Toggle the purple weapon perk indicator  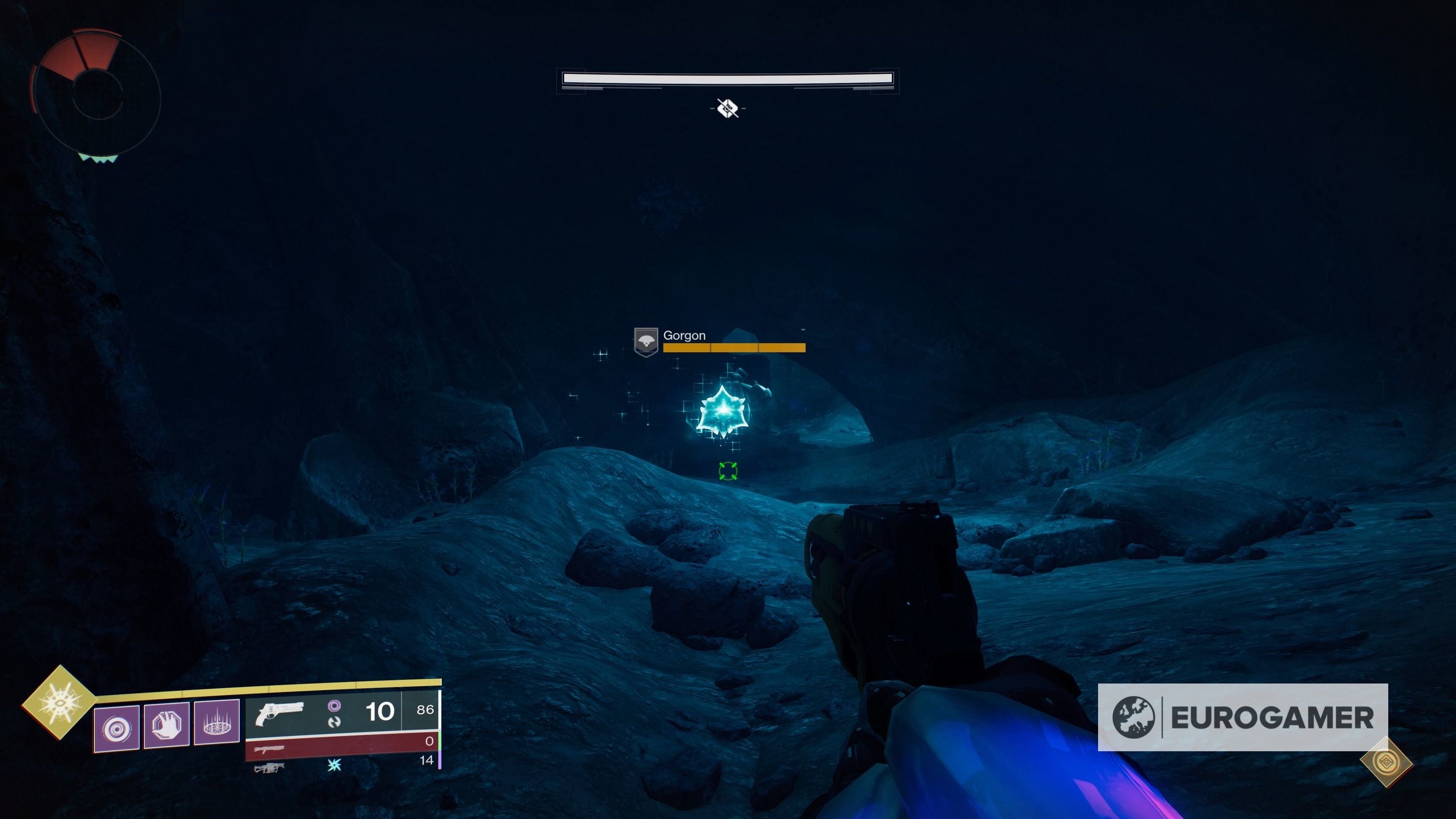[x=335, y=708]
